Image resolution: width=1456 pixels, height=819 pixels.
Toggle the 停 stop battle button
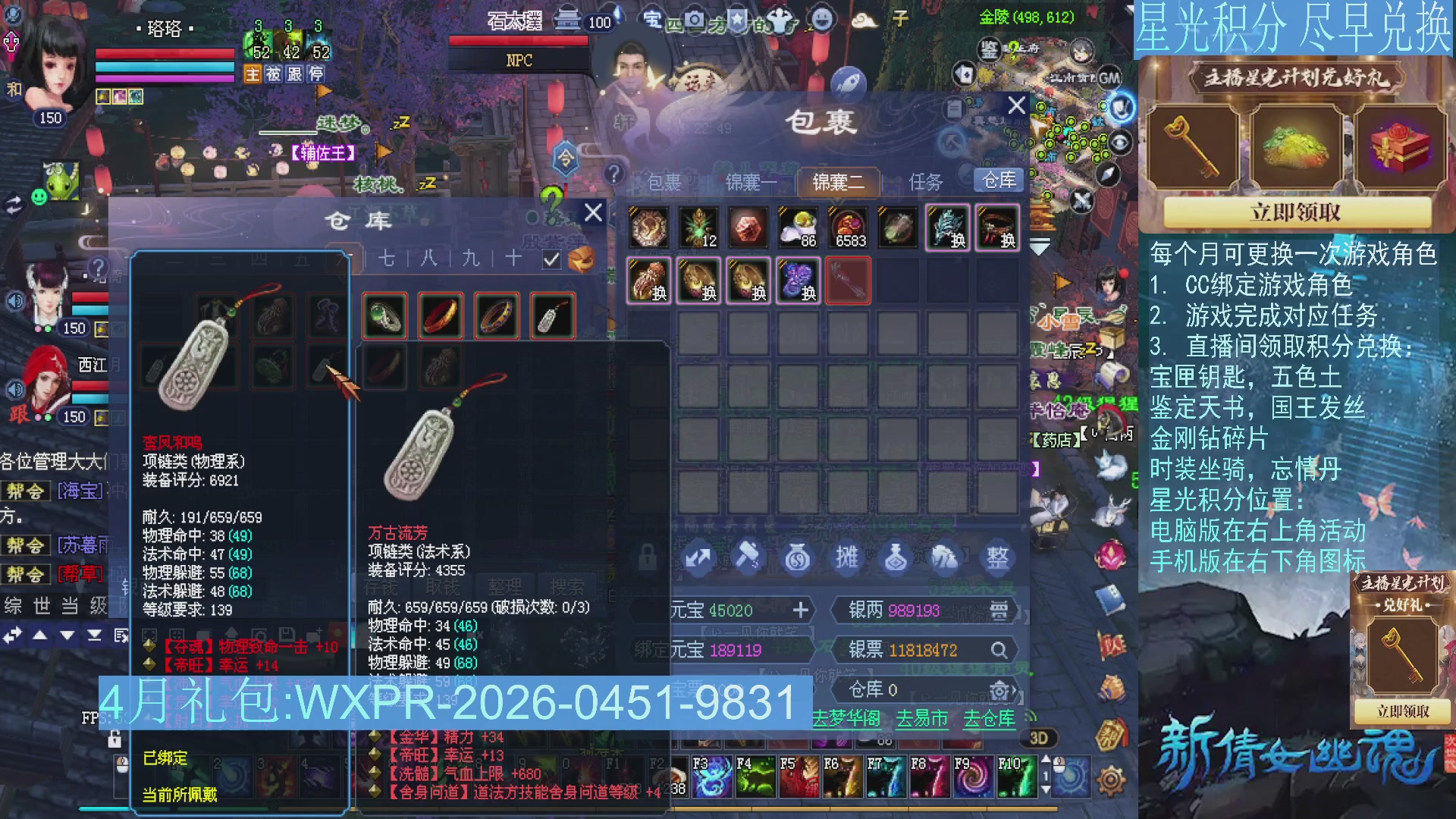(x=317, y=74)
